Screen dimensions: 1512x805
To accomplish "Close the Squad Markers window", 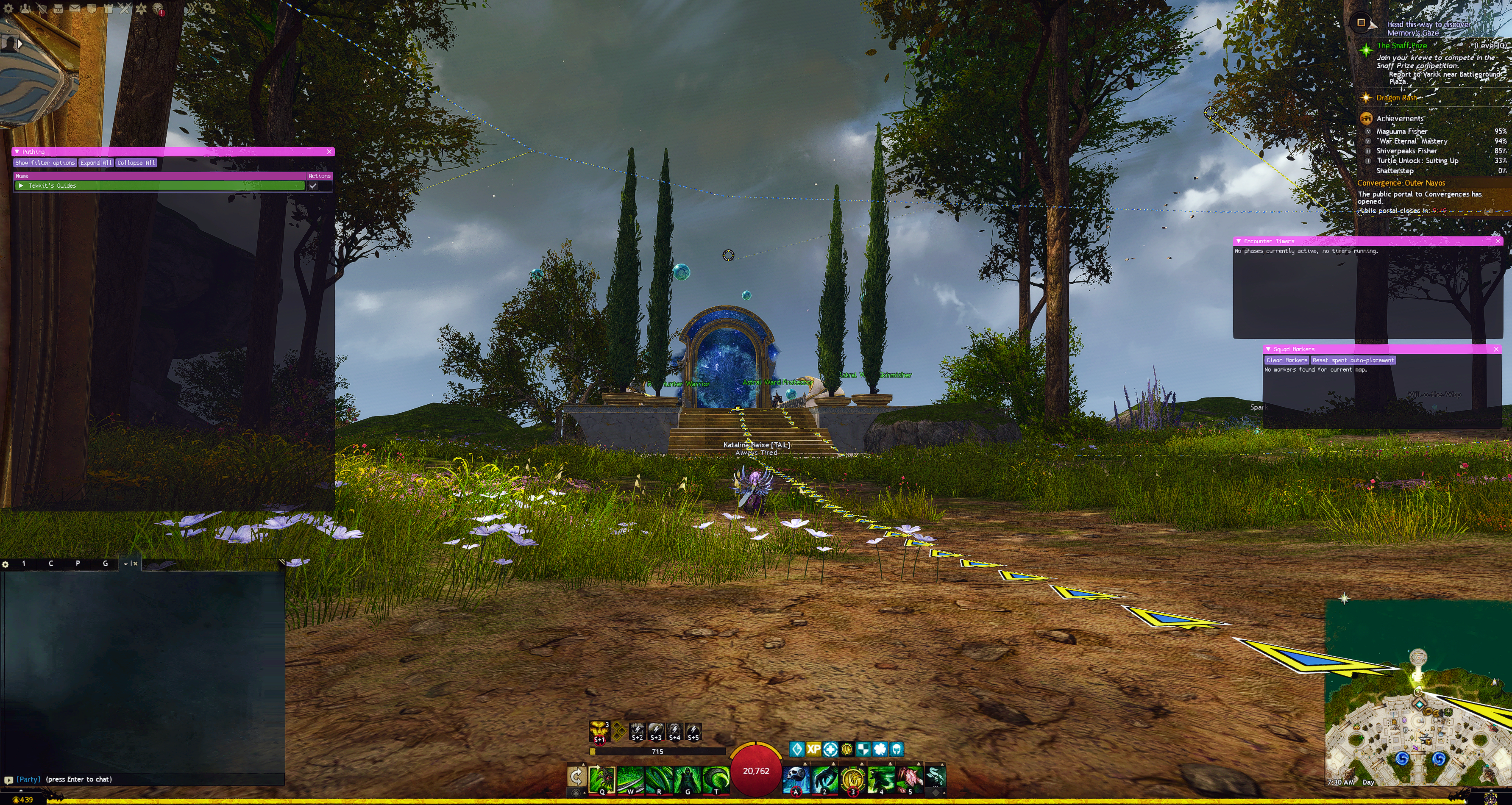I will [1495, 349].
